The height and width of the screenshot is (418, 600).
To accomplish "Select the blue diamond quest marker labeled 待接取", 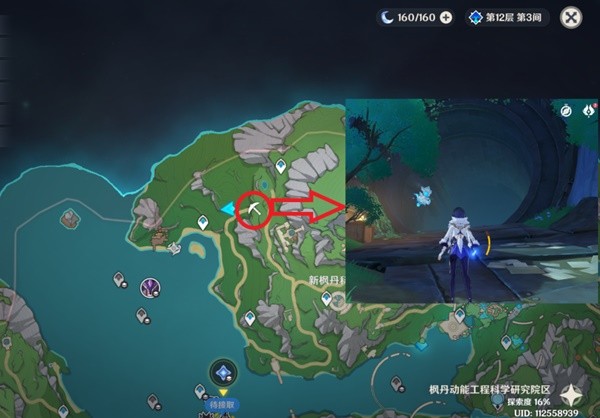I will [222, 374].
